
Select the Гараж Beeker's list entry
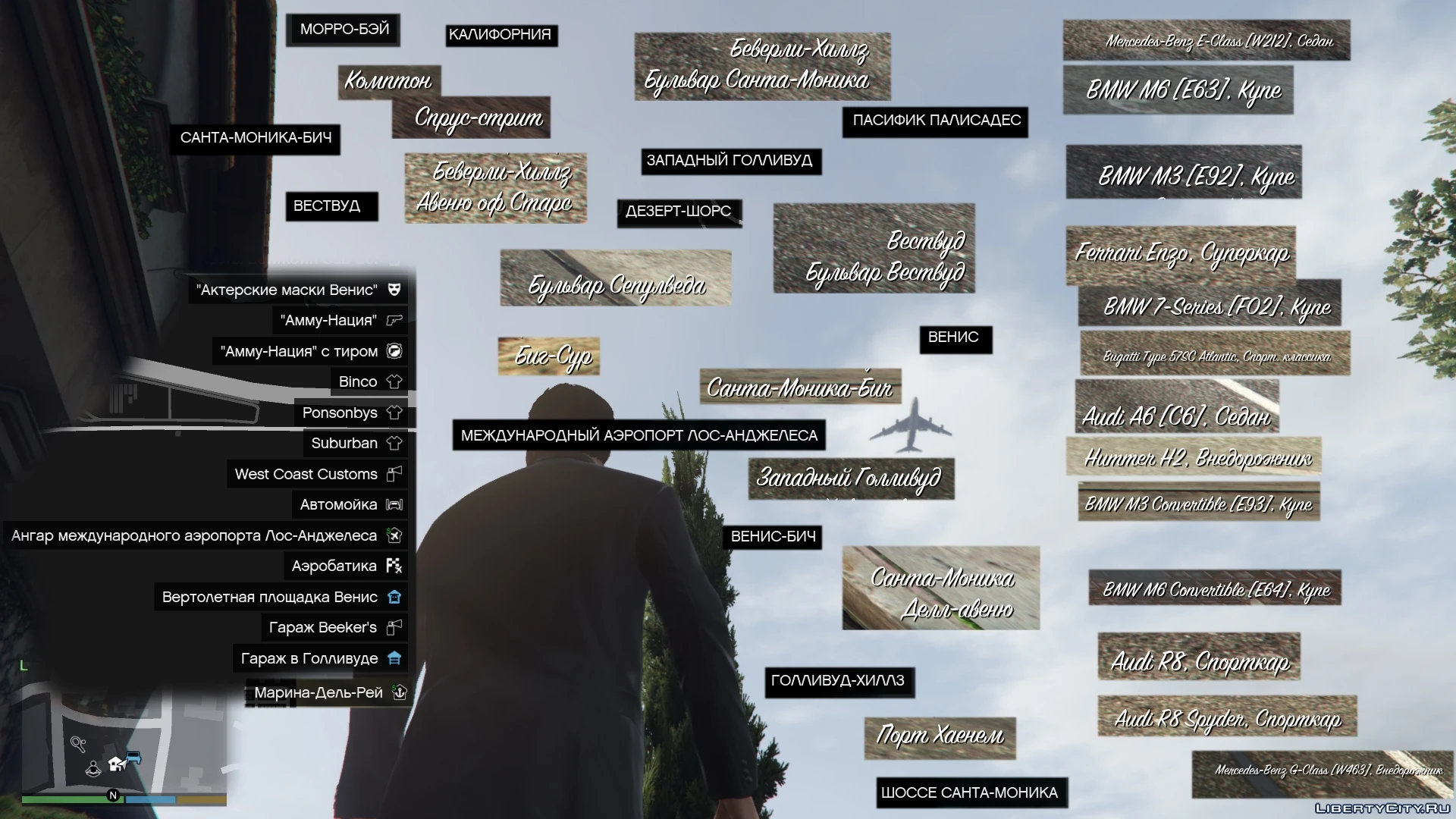tap(322, 627)
